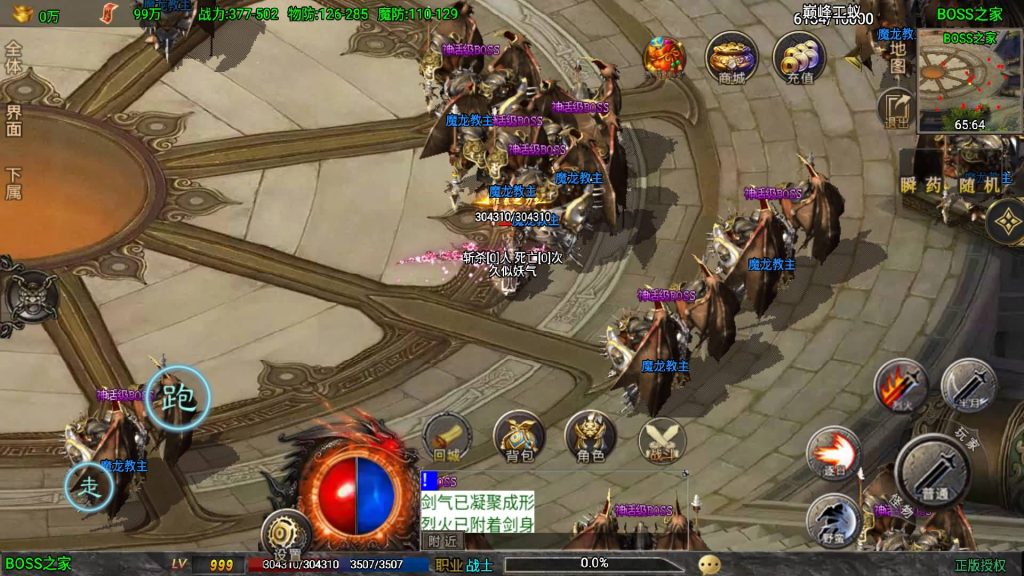Activate the 半月 half-moon skill
This screenshot has width=1024, height=576.
968,384
